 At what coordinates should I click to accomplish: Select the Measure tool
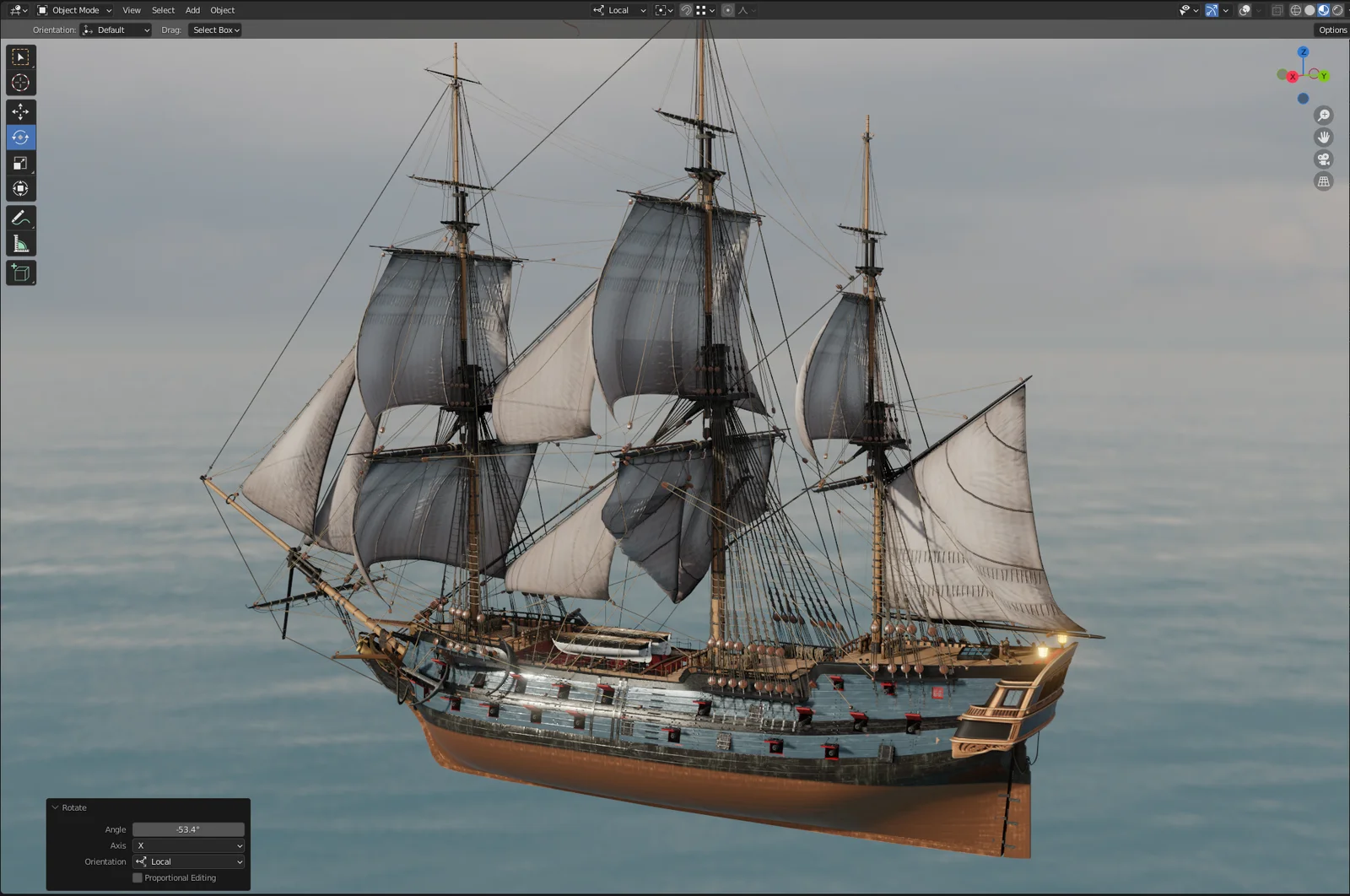[x=20, y=243]
